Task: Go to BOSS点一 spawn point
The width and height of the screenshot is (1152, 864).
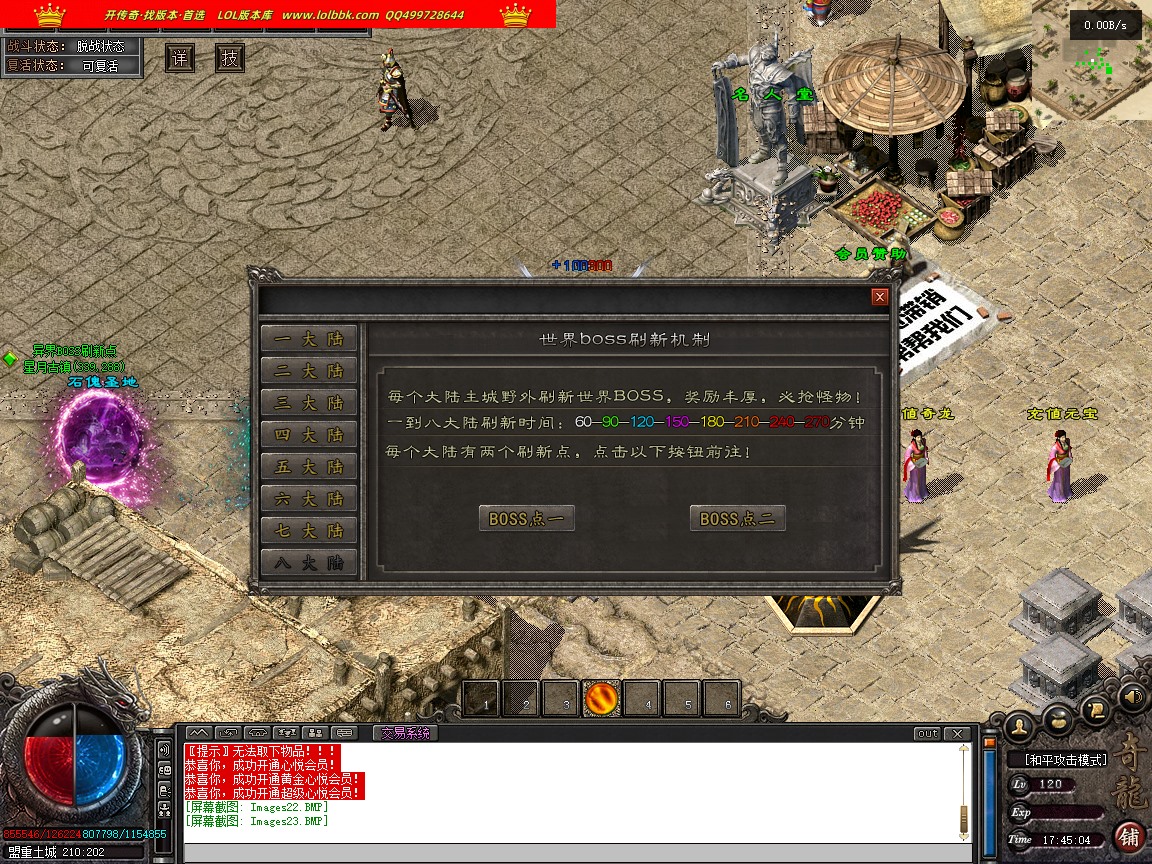Action: pyautogui.click(x=527, y=519)
